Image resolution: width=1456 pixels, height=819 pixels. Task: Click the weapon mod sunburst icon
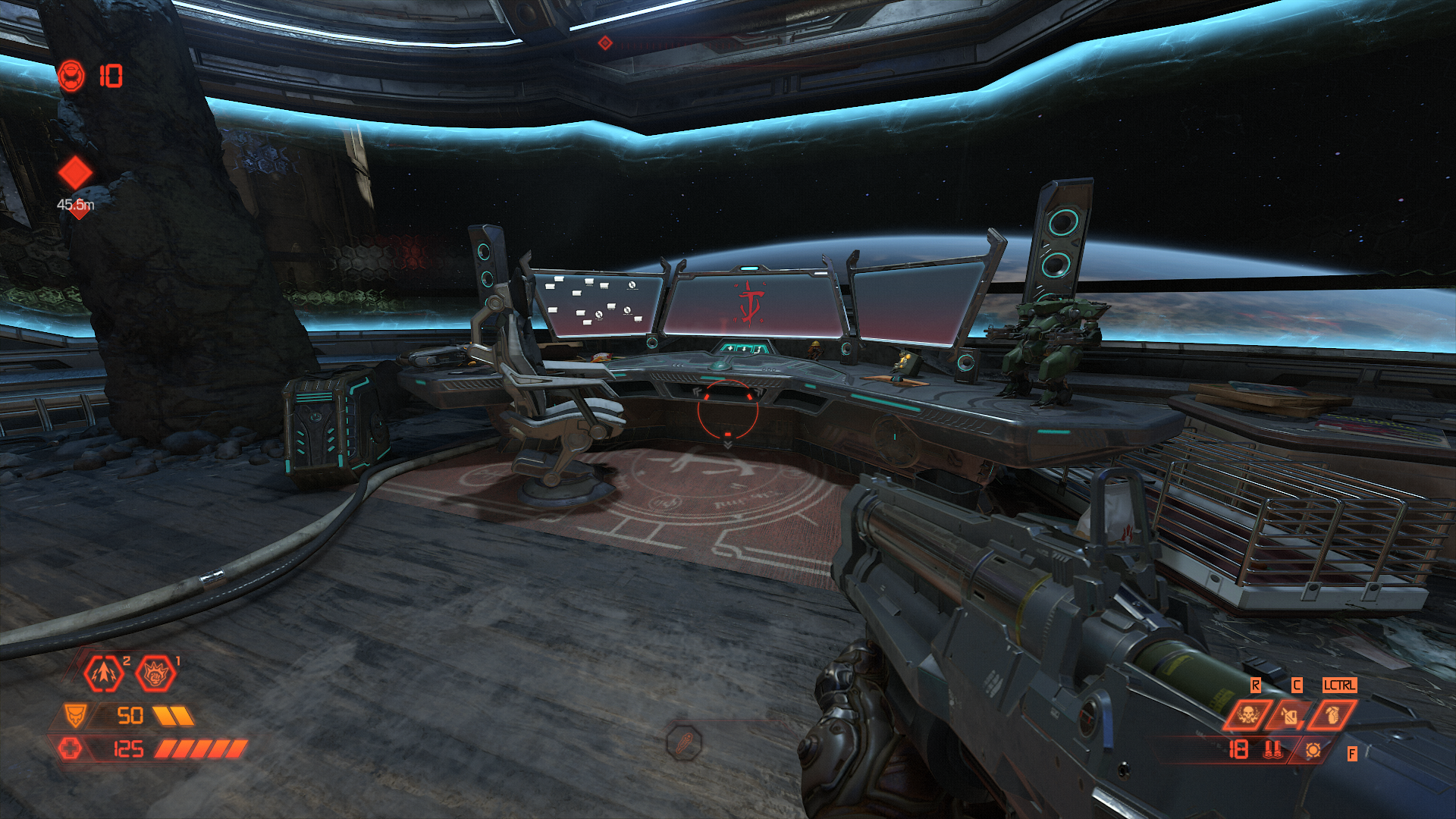[x=1313, y=750]
